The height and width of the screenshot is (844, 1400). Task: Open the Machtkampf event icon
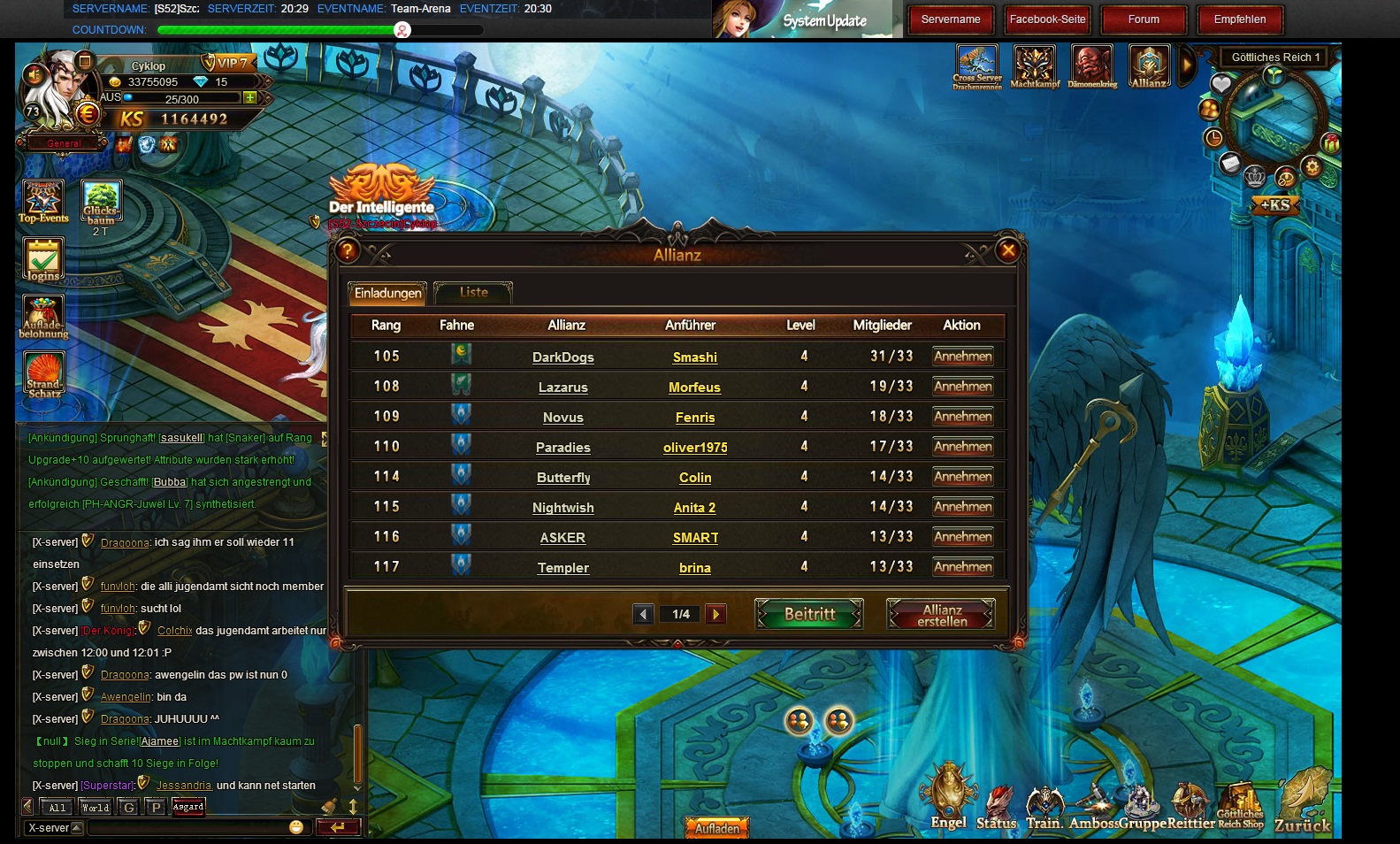(x=1035, y=66)
